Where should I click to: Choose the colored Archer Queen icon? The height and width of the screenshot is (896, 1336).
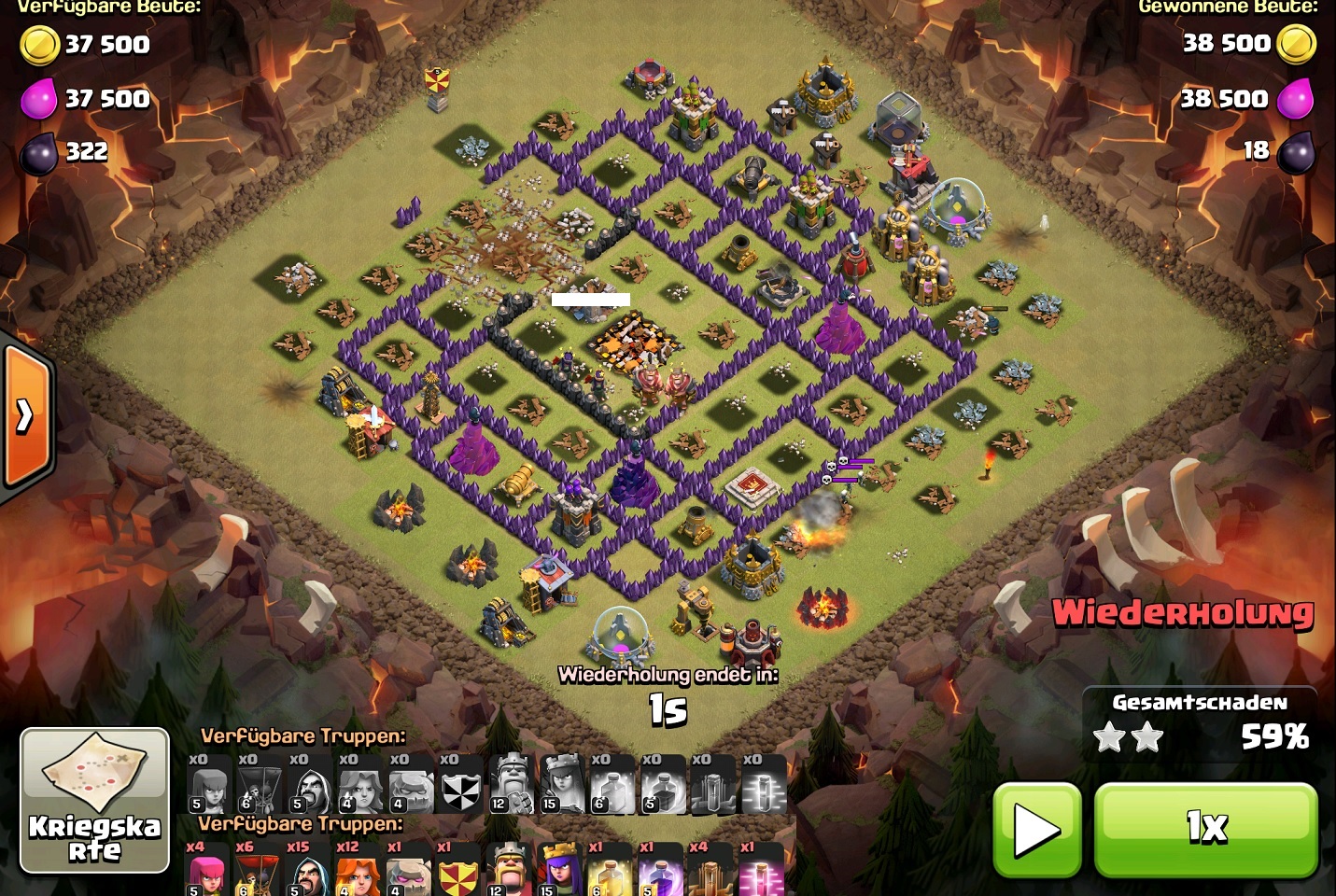560,870
